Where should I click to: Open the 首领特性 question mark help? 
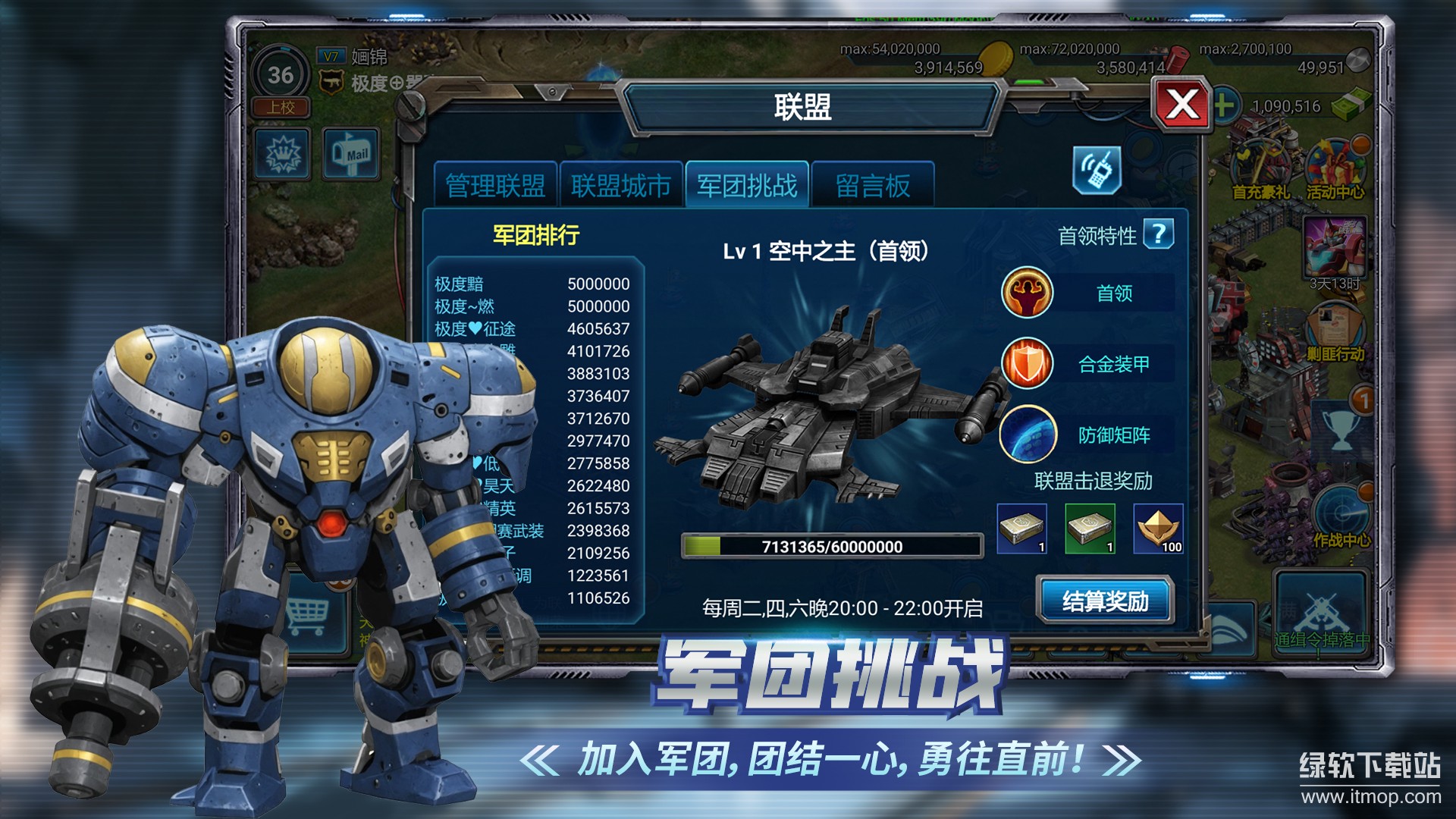click(1158, 234)
